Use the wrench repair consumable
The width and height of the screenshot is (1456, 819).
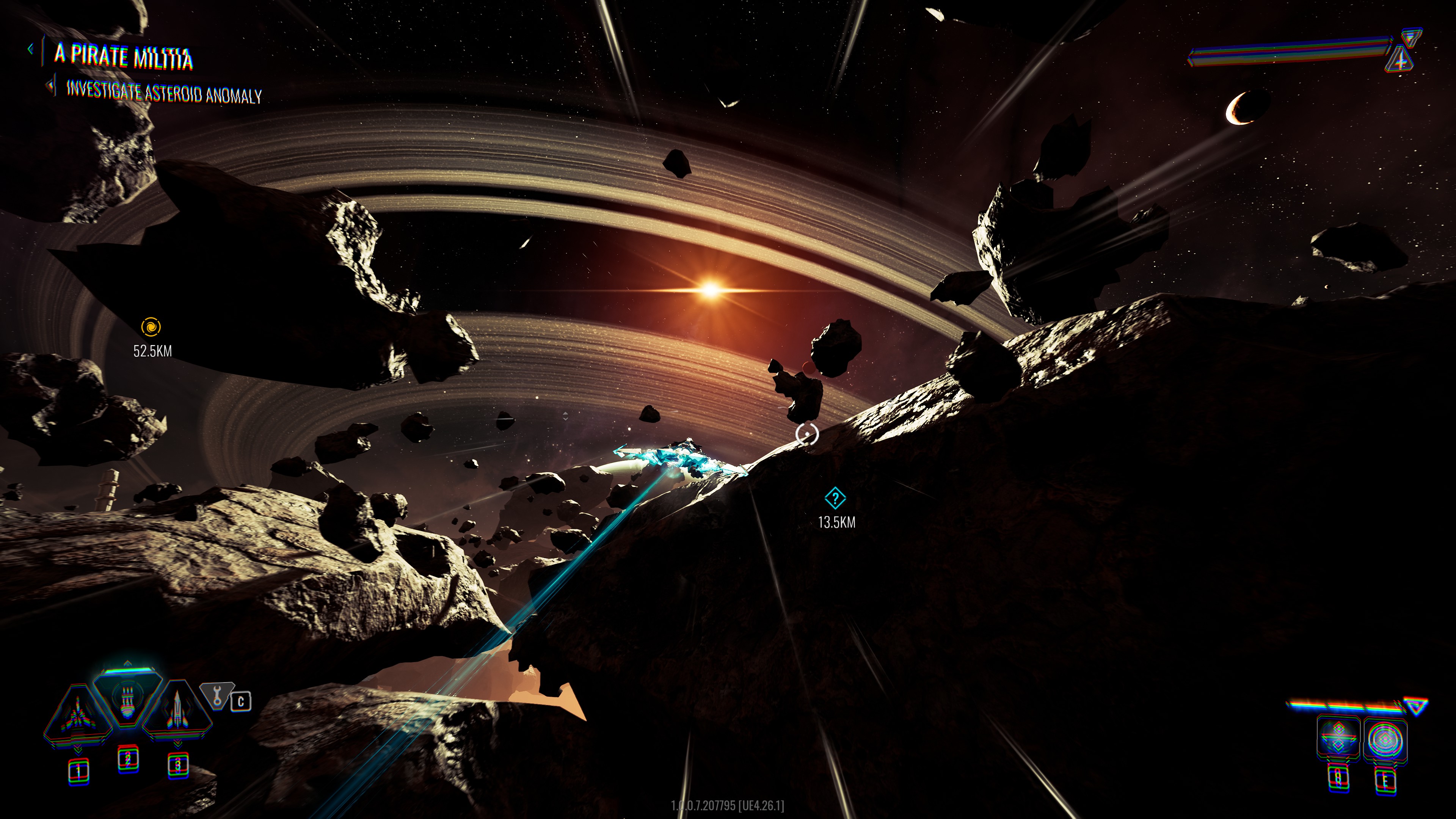217,695
